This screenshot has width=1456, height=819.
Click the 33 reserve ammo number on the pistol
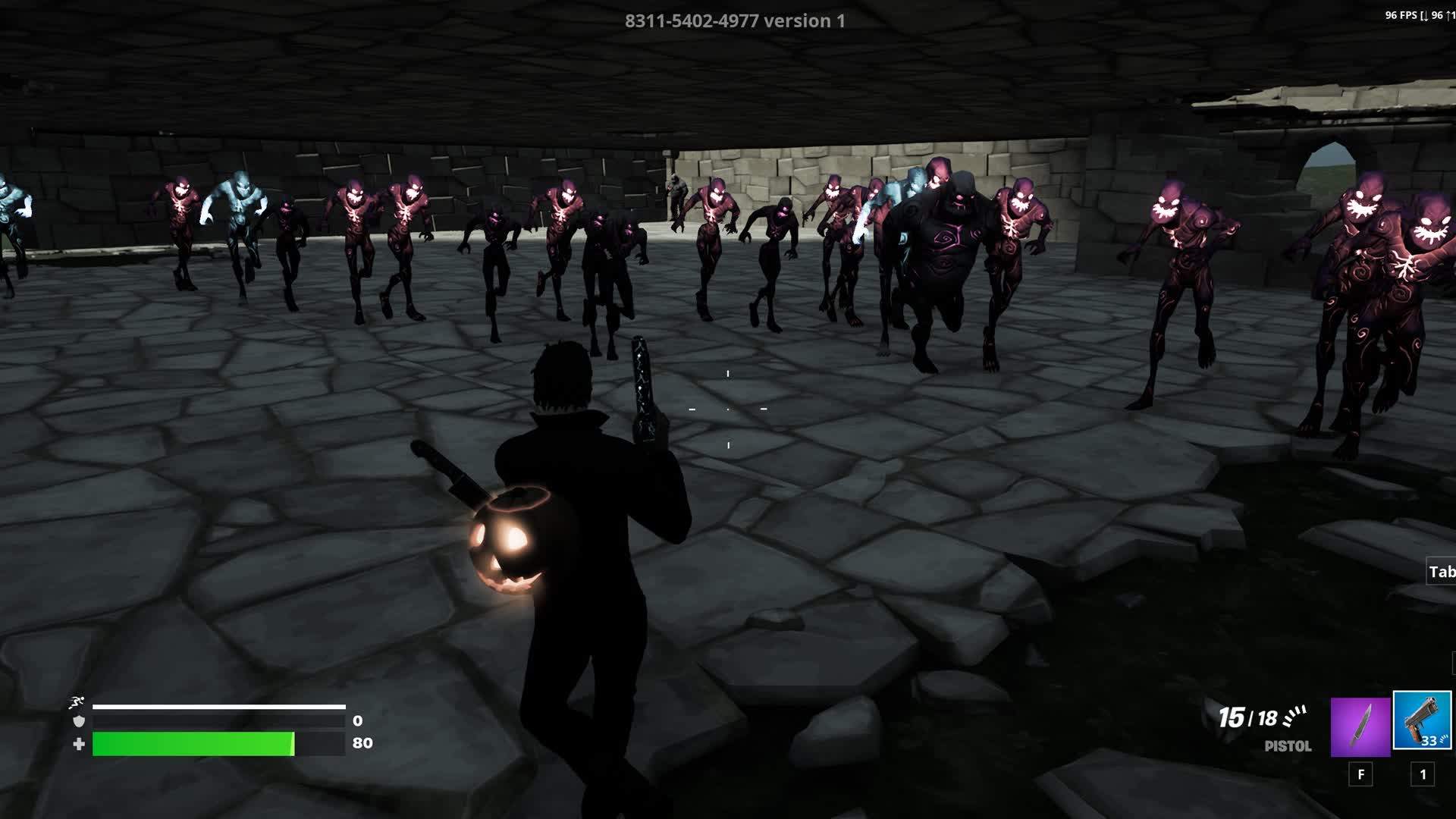click(1429, 741)
